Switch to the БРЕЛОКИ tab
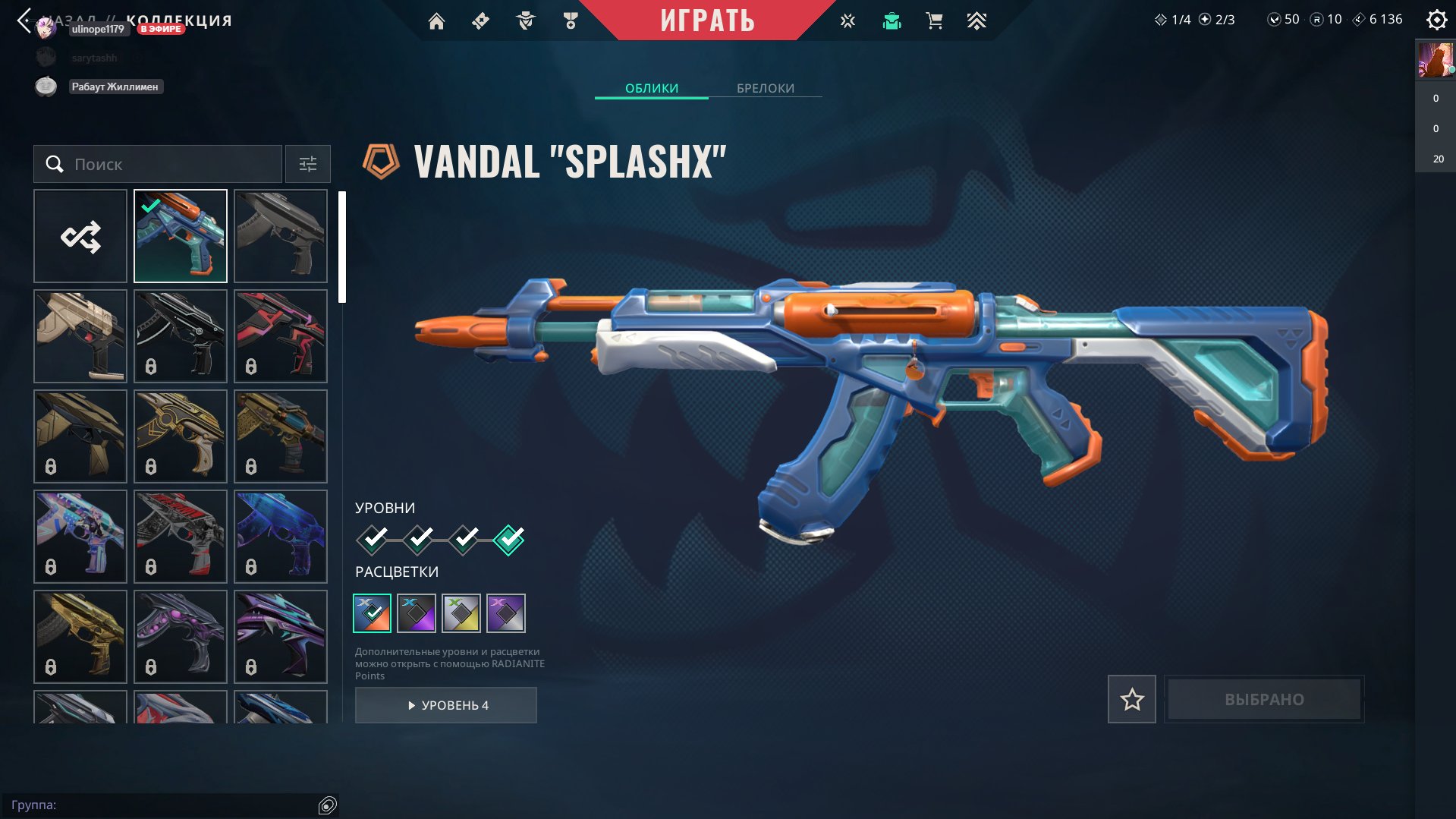Viewport: 1456px width, 819px height. coord(765,88)
